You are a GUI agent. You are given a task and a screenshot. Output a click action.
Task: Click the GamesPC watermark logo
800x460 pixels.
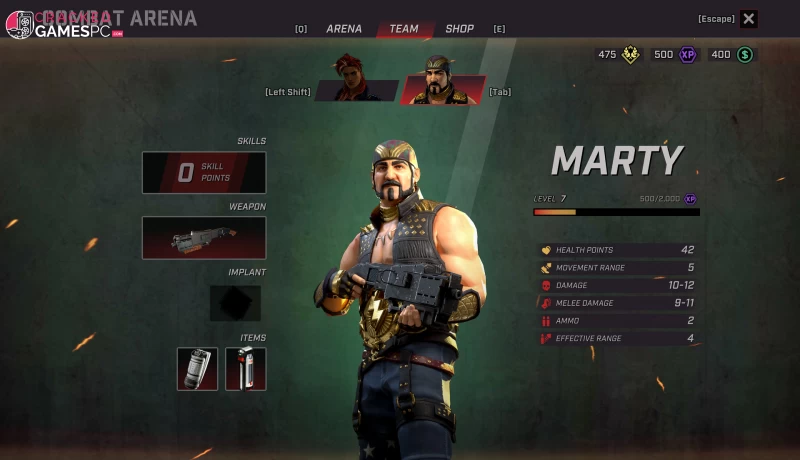(x=62, y=26)
